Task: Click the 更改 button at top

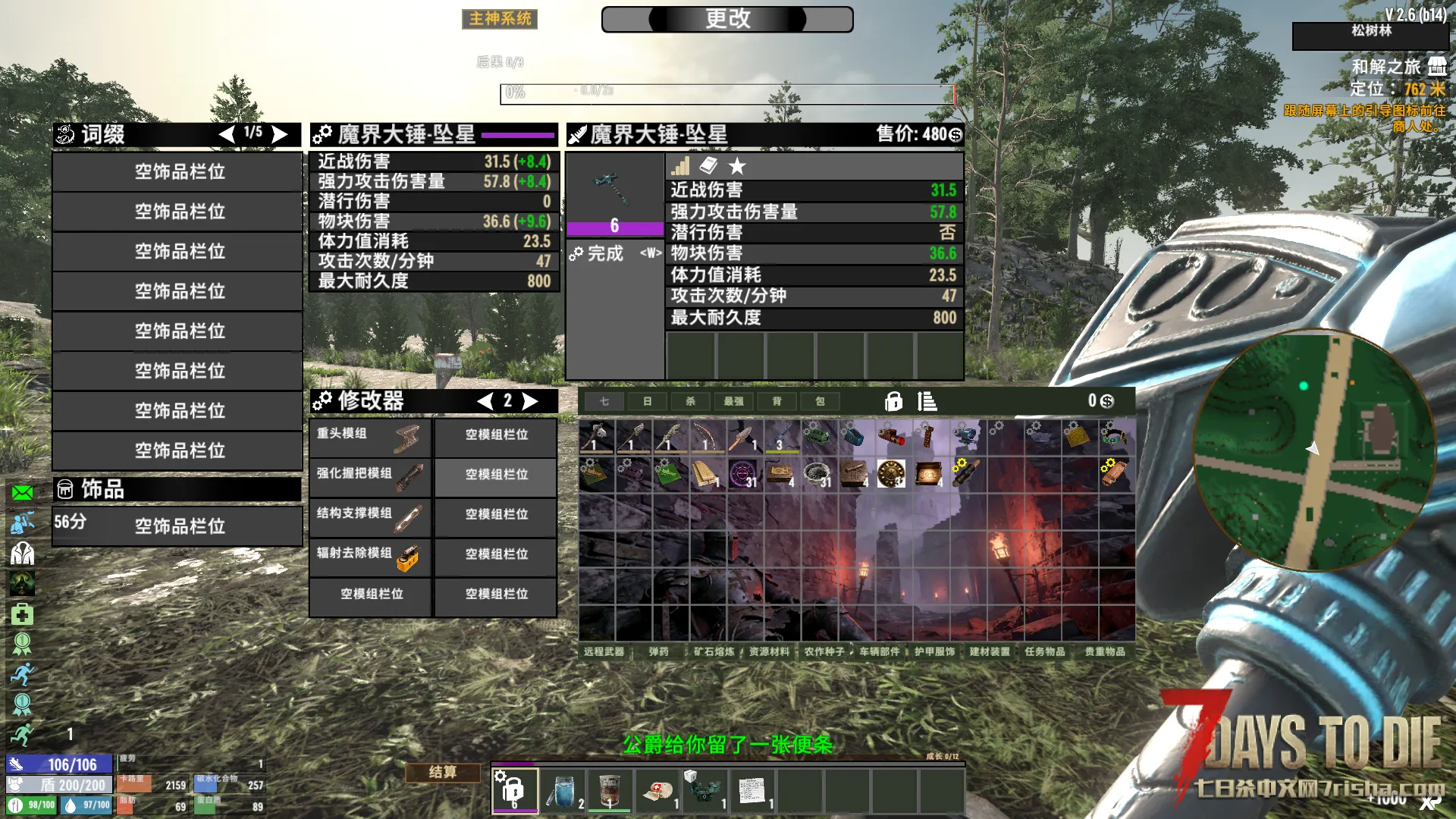Action: (726, 19)
